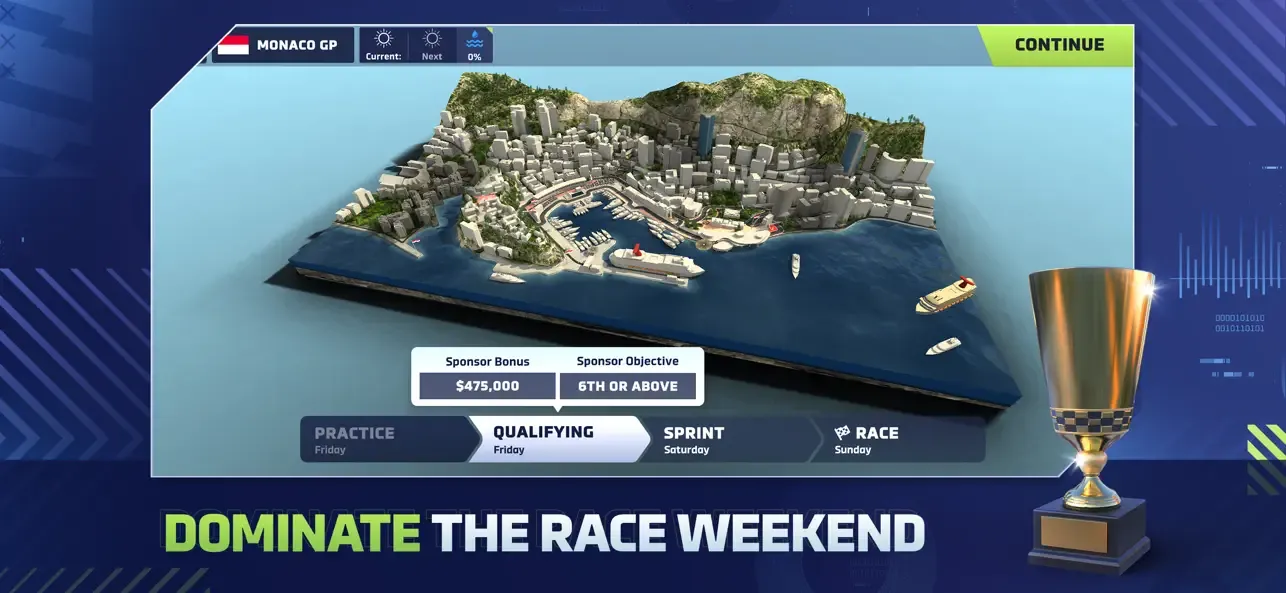Click the Monaco GP track label
Screen dimensions: 1286x593
(283, 45)
